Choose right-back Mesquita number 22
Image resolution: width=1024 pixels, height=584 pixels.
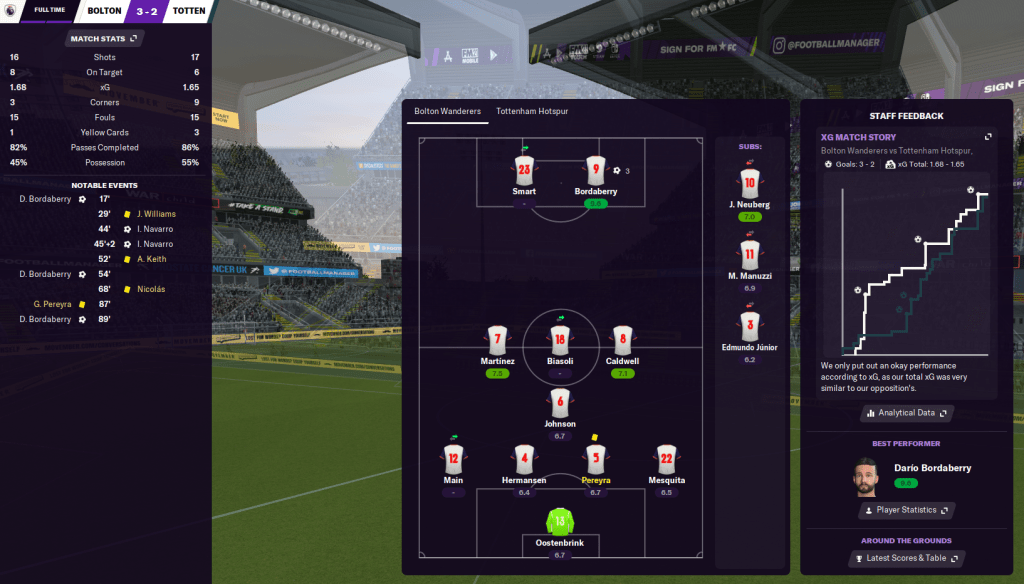[666, 460]
